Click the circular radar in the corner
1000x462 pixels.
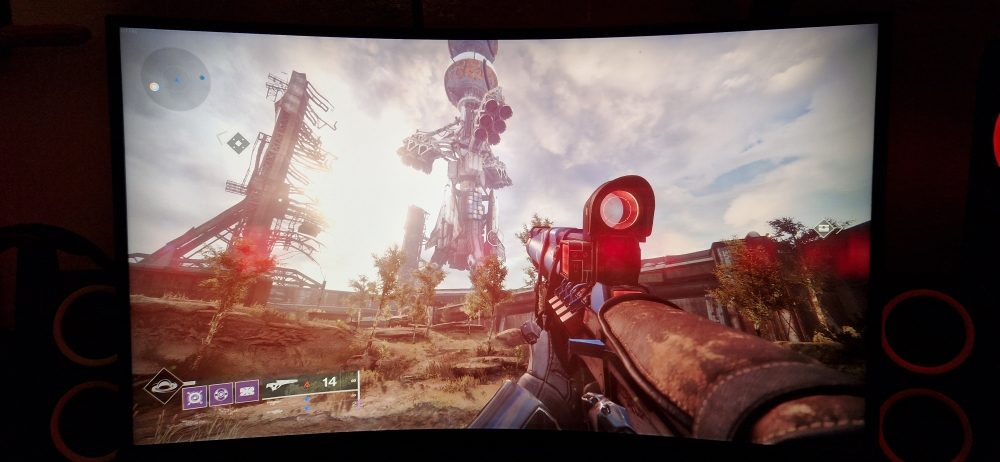[x=175, y=79]
